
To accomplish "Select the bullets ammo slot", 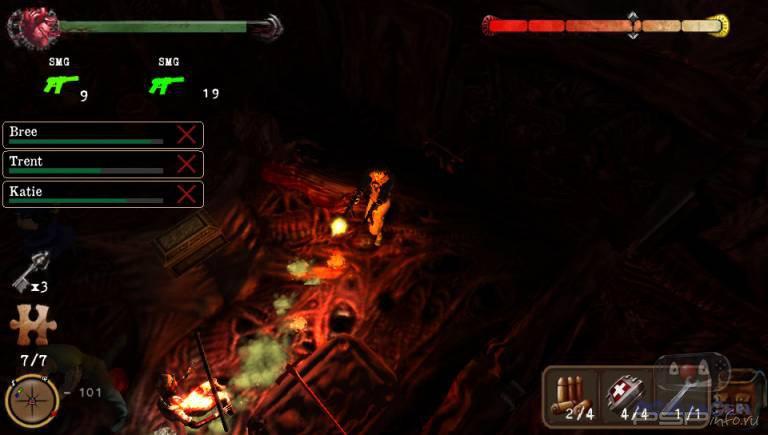I will point(572,394).
